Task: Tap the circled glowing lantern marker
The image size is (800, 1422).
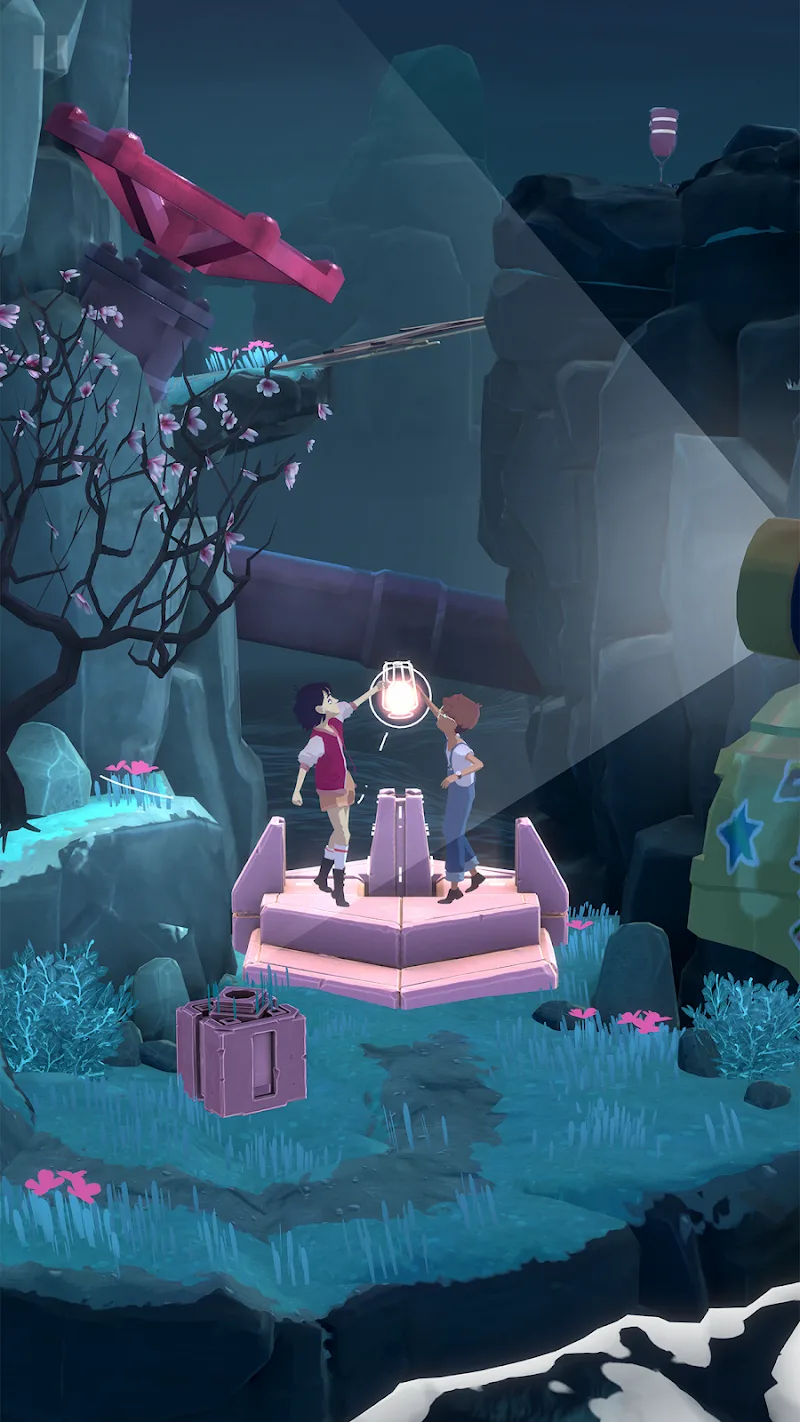Action: click(x=400, y=695)
